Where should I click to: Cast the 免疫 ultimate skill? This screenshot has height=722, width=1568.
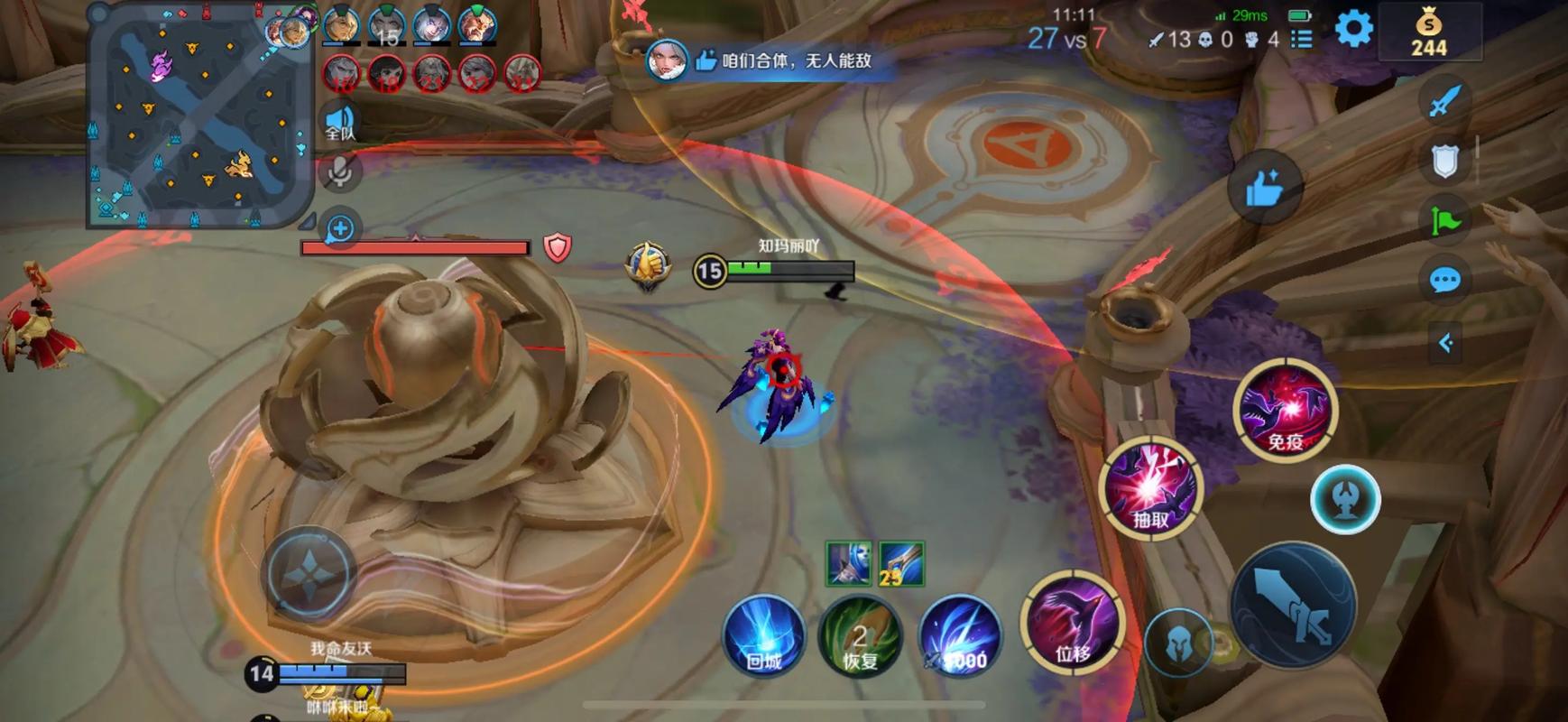(x=1285, y=410)
